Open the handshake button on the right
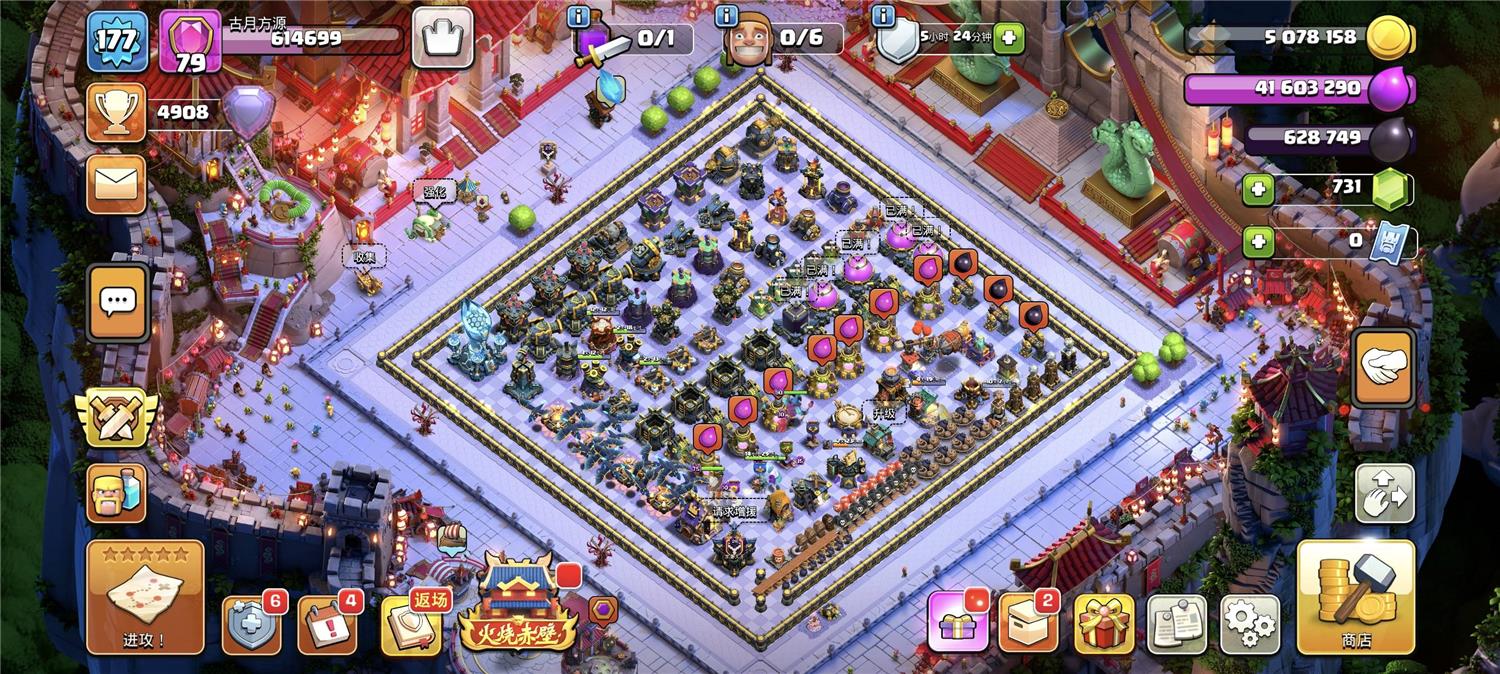The width and height of the screenshot is (1500, 674). click(1383, 368)
